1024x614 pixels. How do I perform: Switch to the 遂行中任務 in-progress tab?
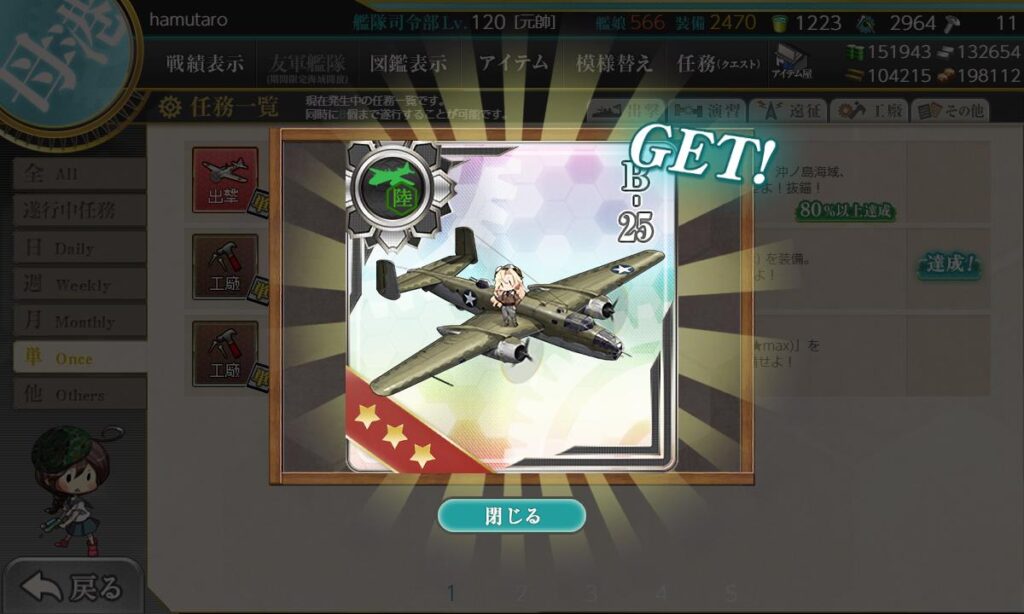78,210
